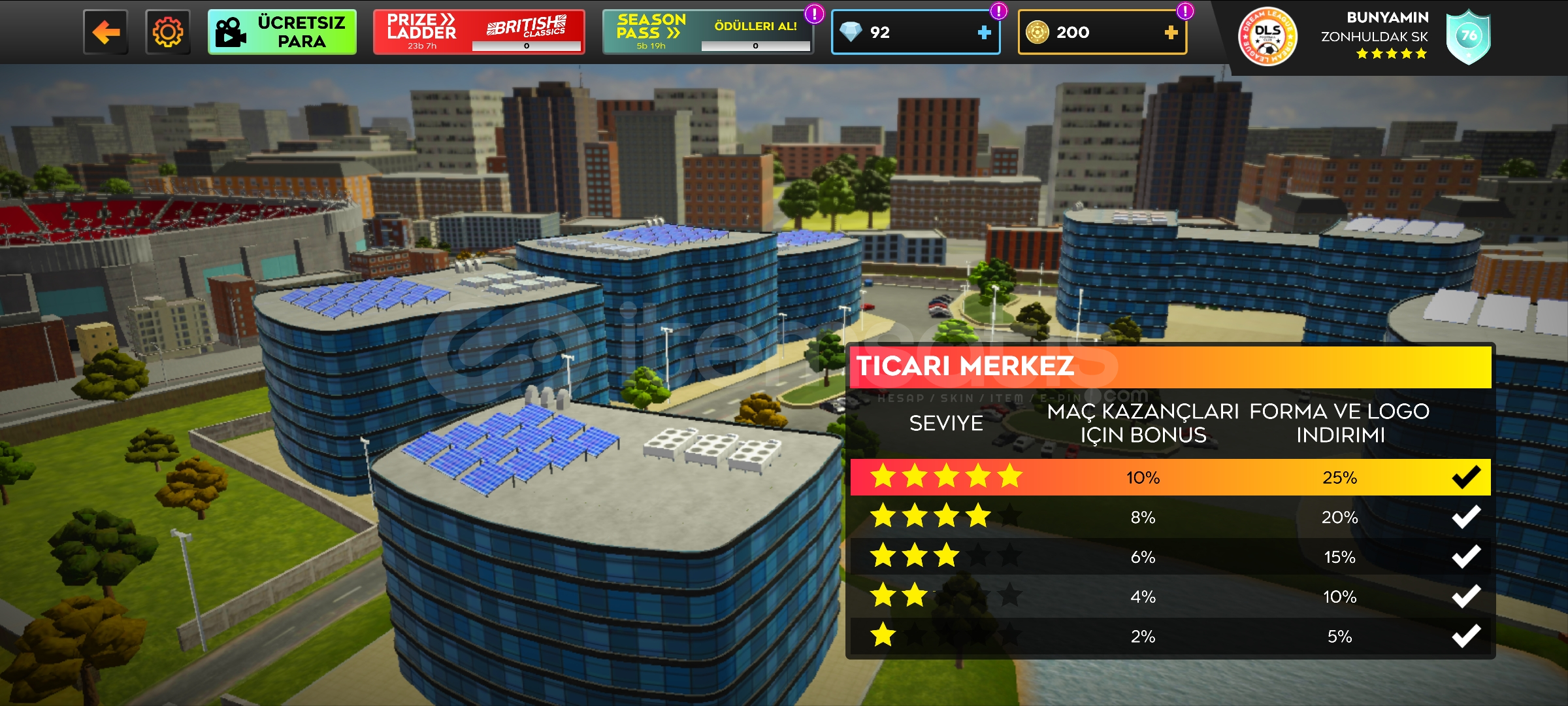1568x706 pixels.
Task: Select the four-star level row
Action: pyautogui.click(x=1169, y=517)
